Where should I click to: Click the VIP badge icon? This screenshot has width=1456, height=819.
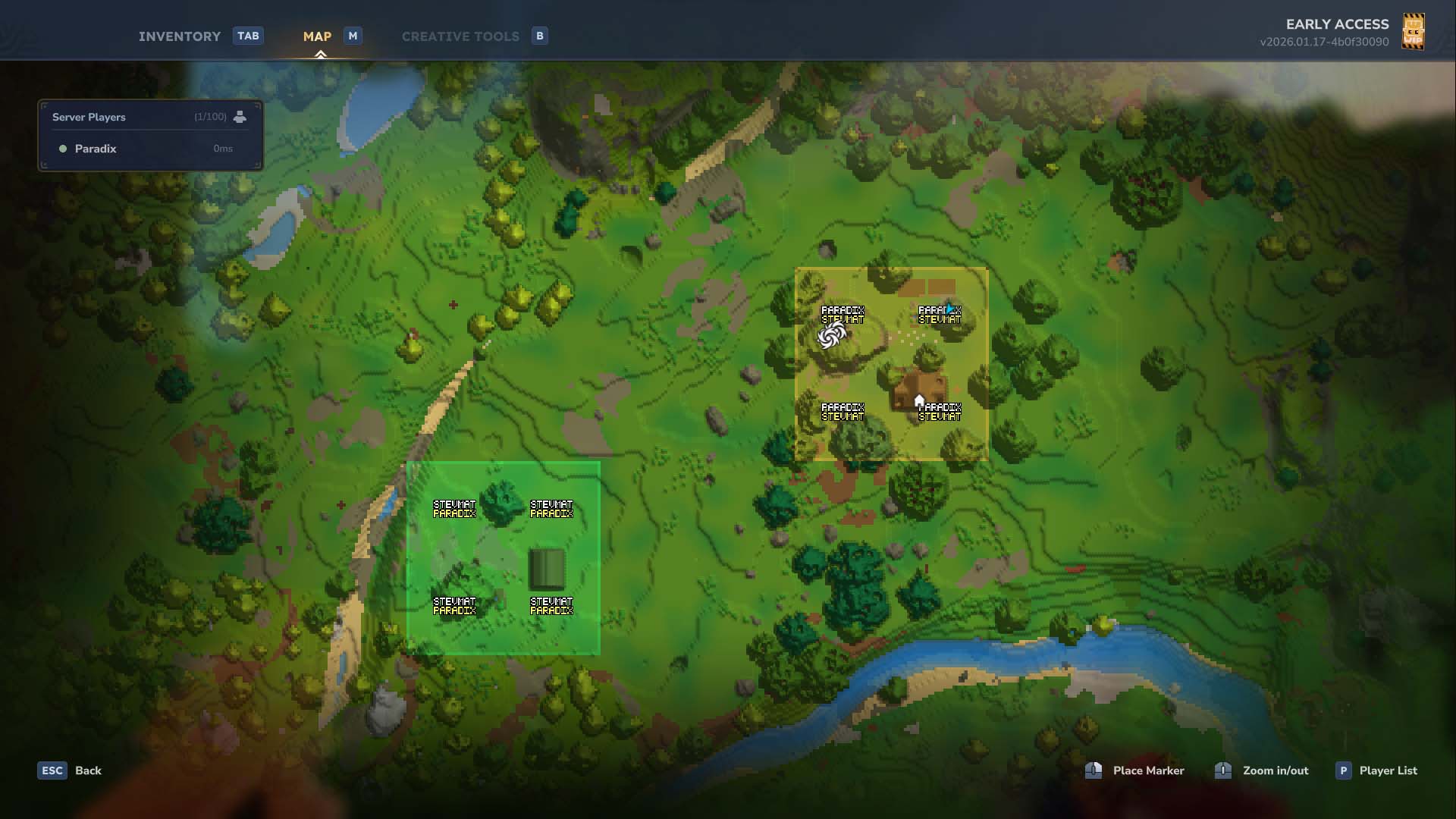[1413, 32]
